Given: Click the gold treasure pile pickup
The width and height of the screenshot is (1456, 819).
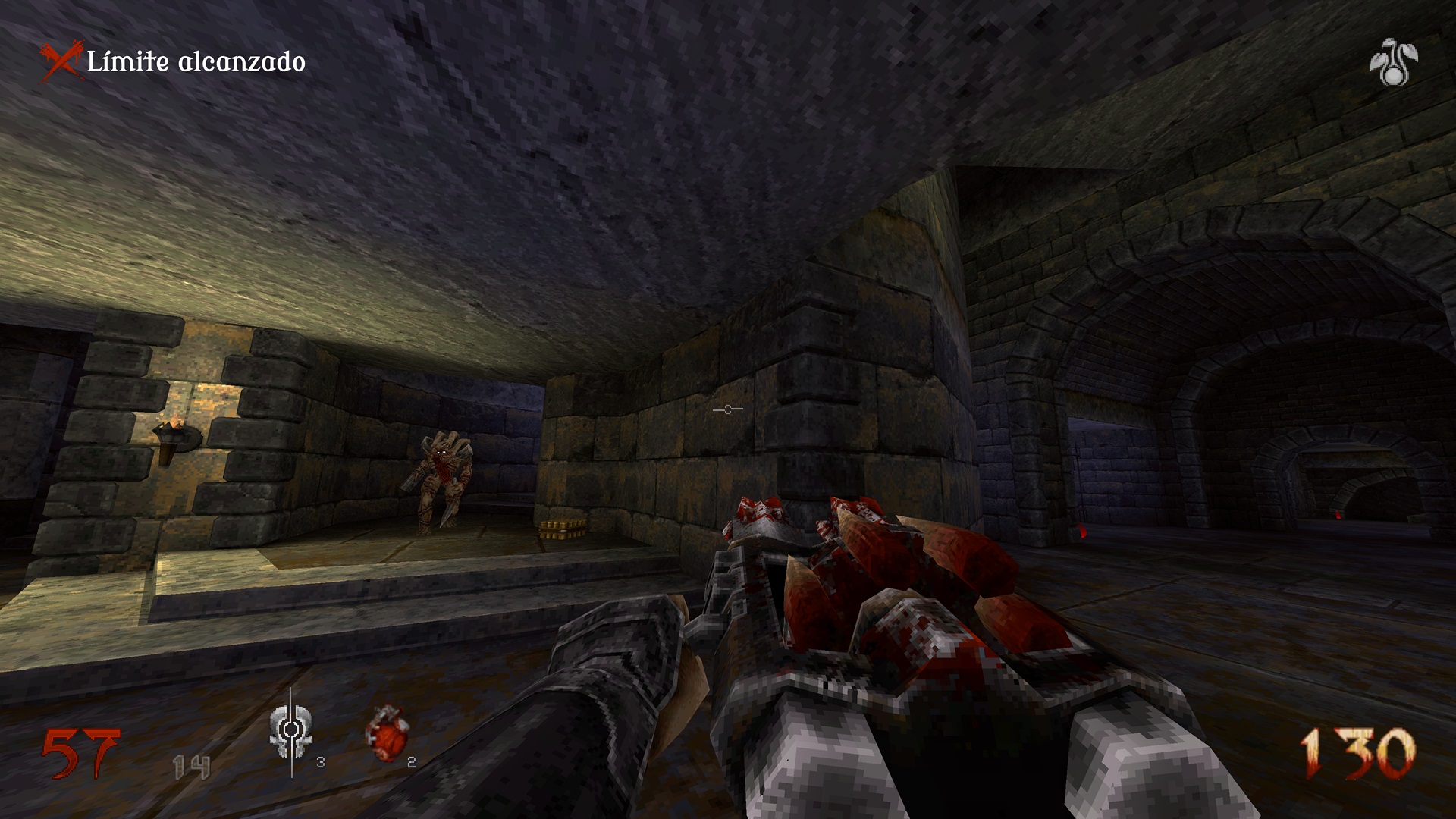Looking at the screenshot, I should tap(562, 529).
